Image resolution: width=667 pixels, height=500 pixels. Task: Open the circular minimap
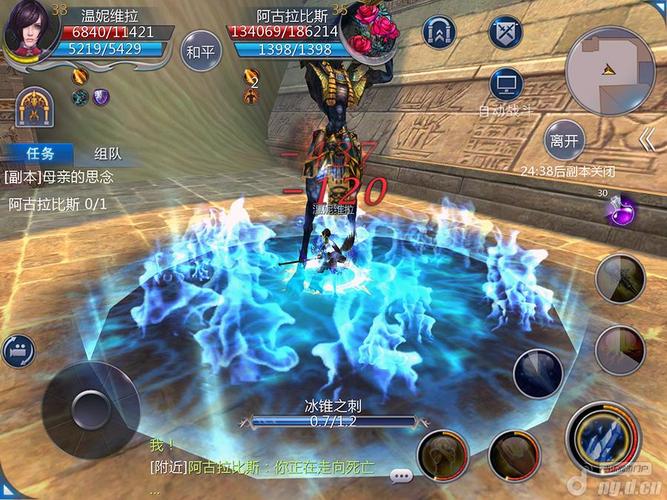[609, 71]
